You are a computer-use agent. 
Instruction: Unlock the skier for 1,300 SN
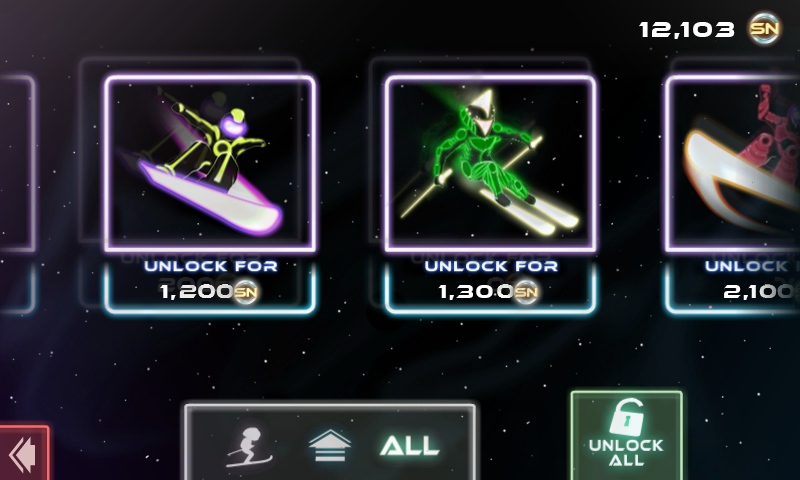point(490,281)
